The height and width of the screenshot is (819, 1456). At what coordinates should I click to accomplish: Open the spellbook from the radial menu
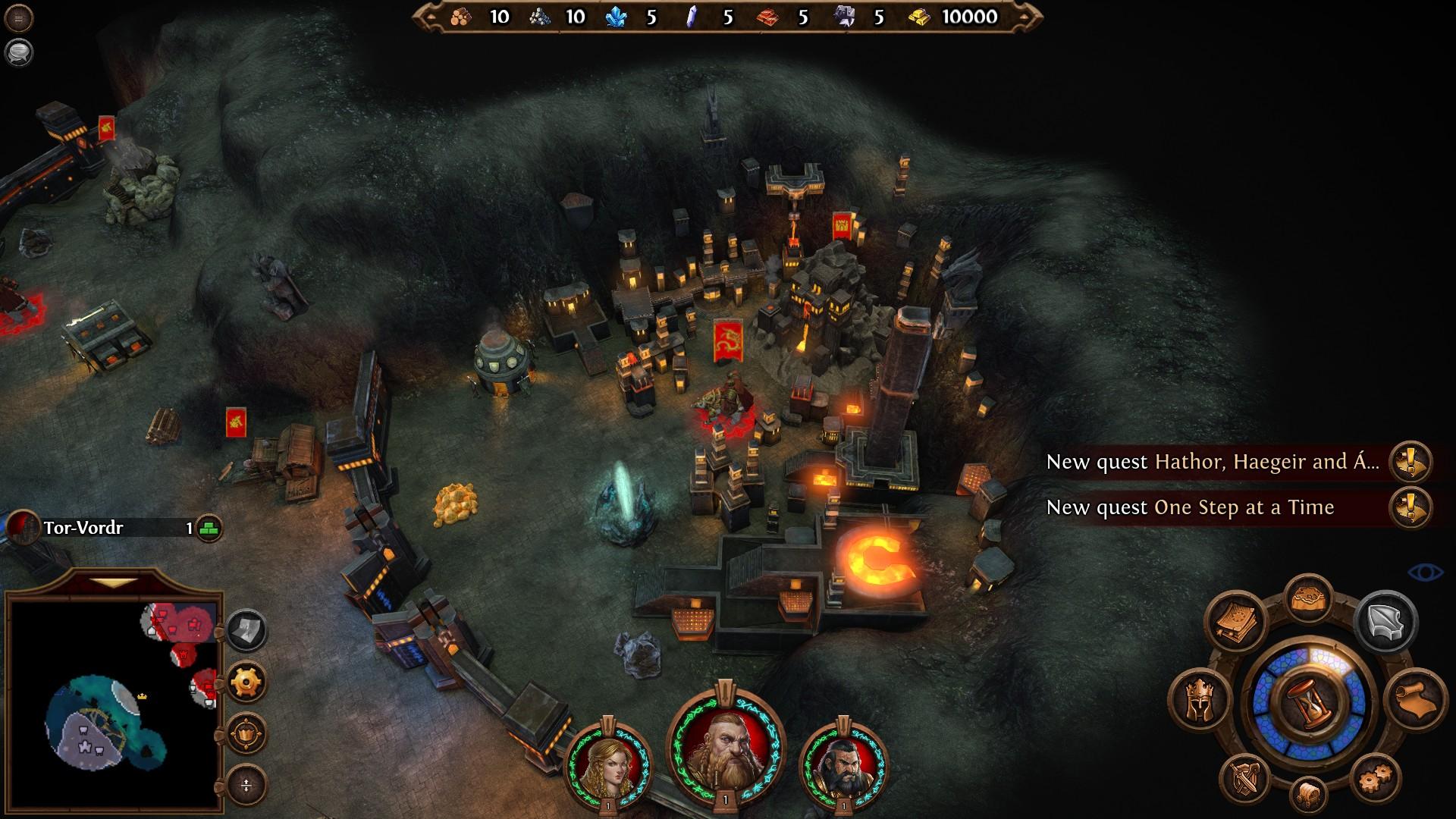(1236, 622)
